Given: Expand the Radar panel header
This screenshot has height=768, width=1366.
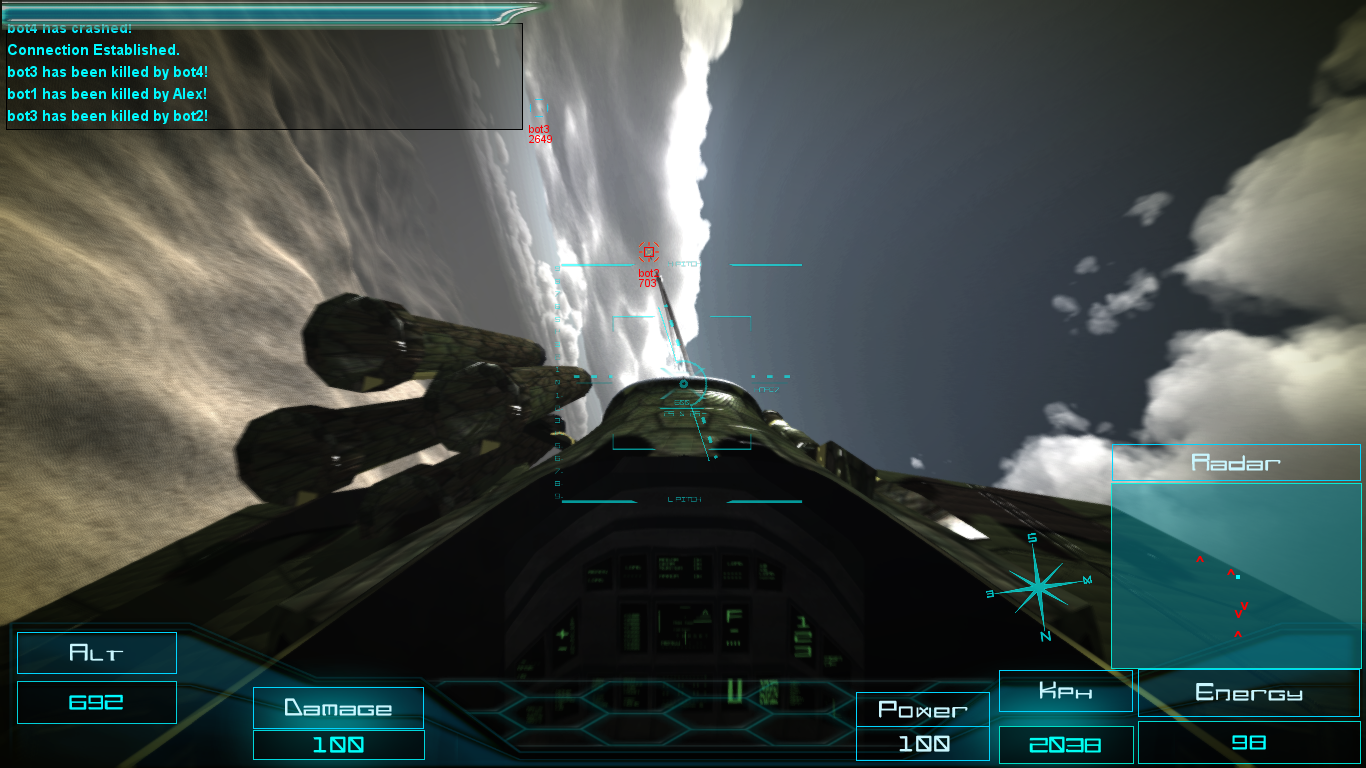Looking at the screenshot, I should coord(1236,462).
